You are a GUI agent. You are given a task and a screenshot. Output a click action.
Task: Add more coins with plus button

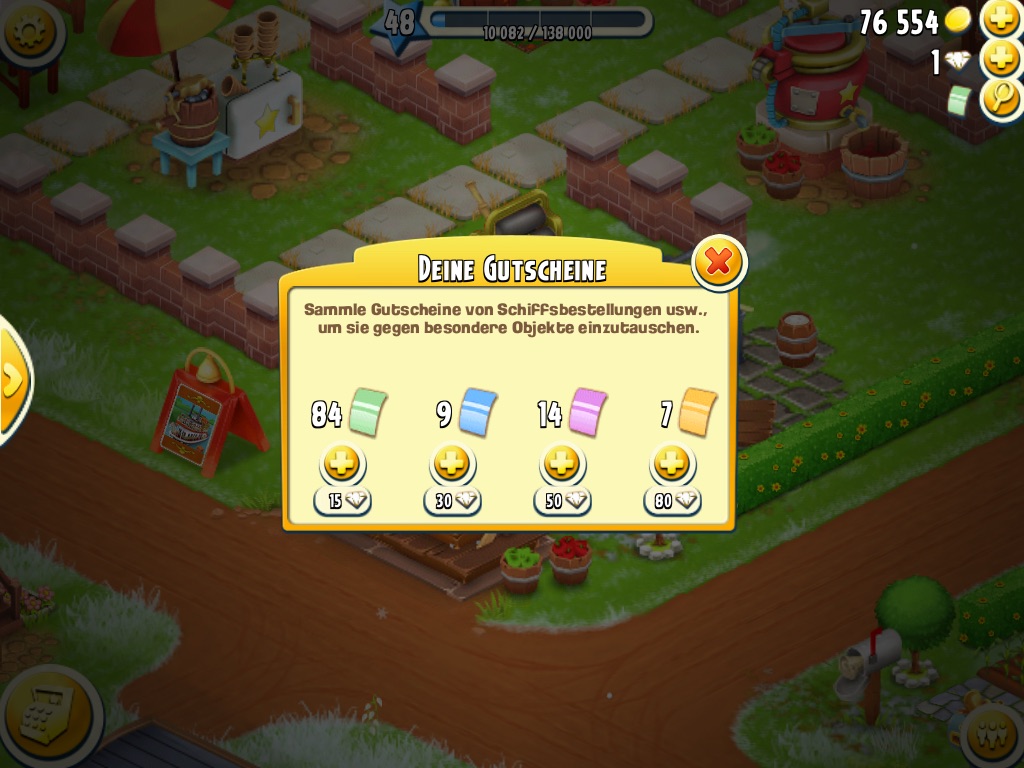(1001, 18)
